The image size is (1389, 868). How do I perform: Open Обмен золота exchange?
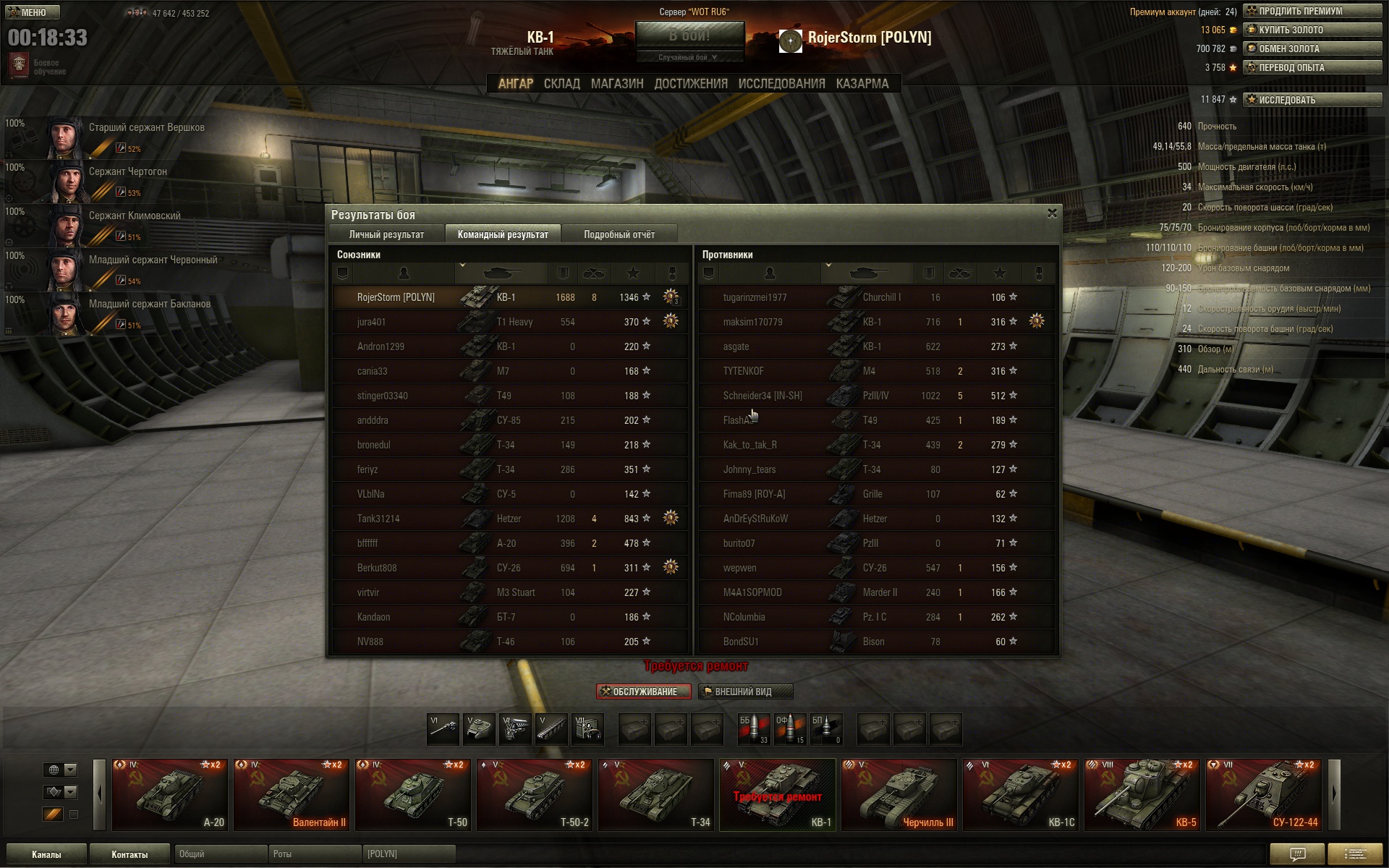(x=1312, y=48)
